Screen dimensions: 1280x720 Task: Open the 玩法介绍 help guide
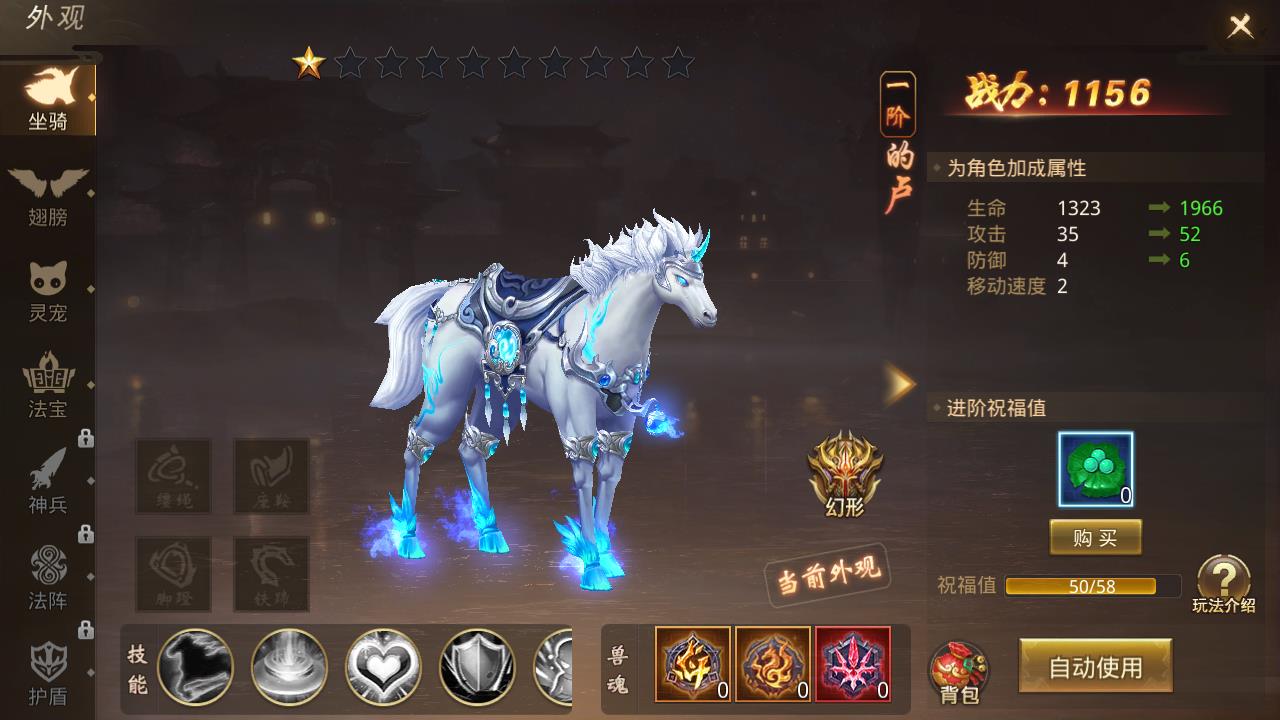[x=1223, y=584]
